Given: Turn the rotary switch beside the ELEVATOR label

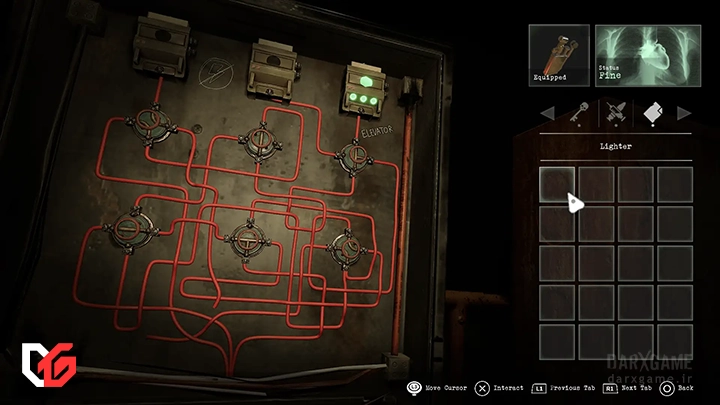Looking at the screenshot, I should tap(353, 154).
